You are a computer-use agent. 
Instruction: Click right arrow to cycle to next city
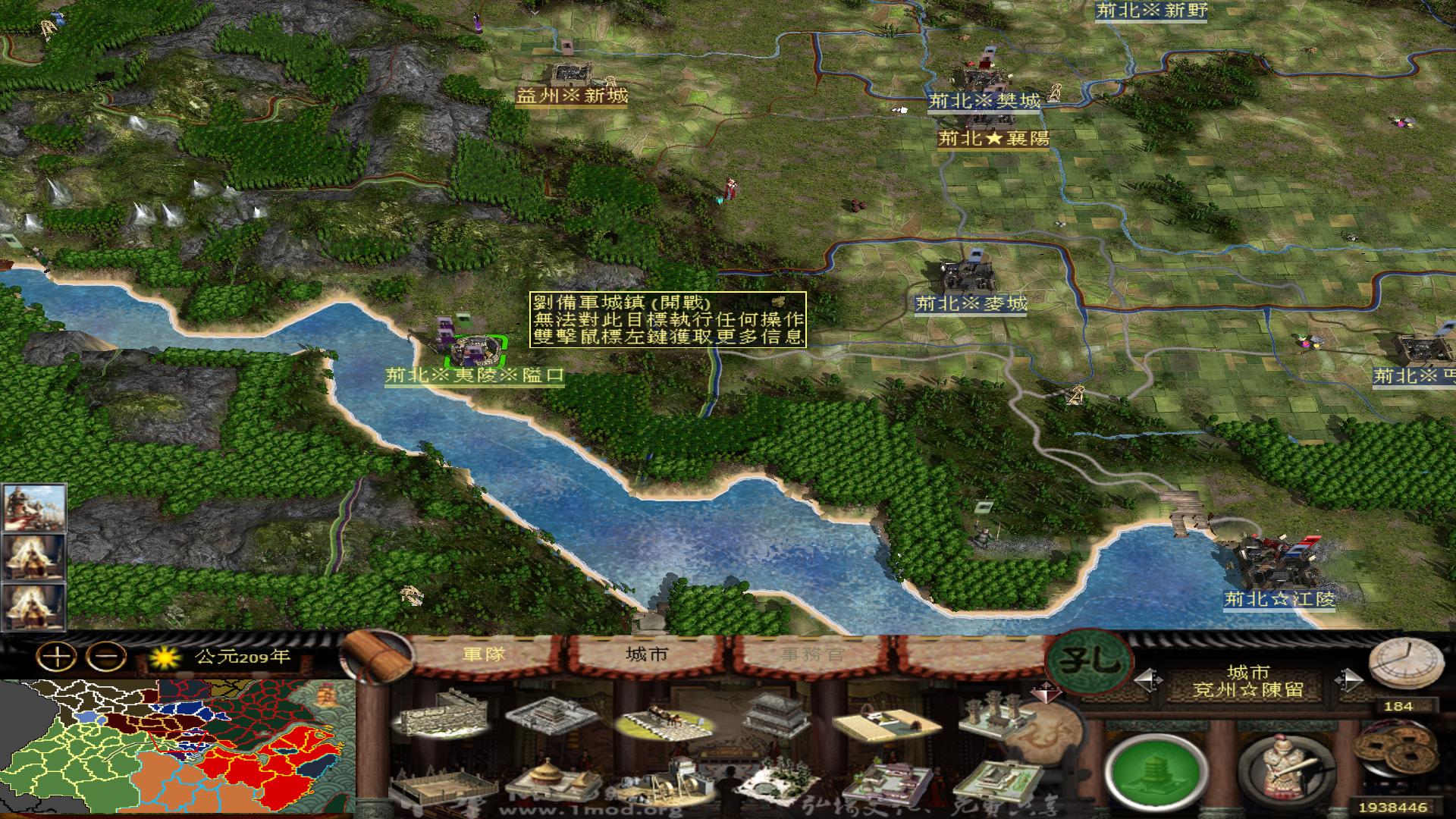[x=1349, y=681]
